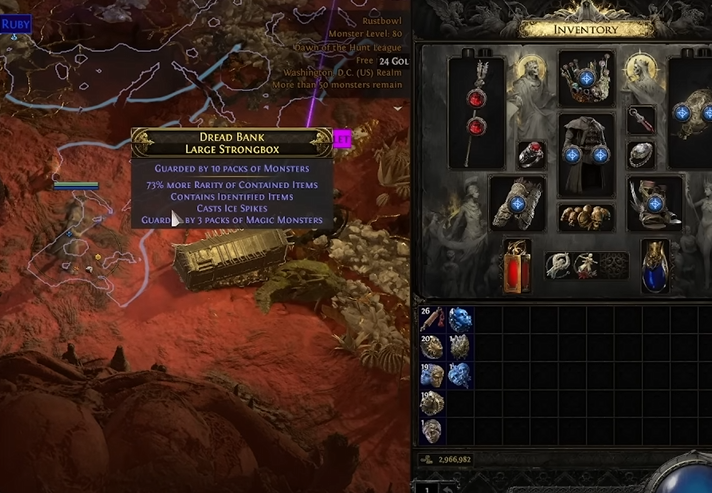
Task: Select the staff with red gems
Action: [x=476, y=98]
